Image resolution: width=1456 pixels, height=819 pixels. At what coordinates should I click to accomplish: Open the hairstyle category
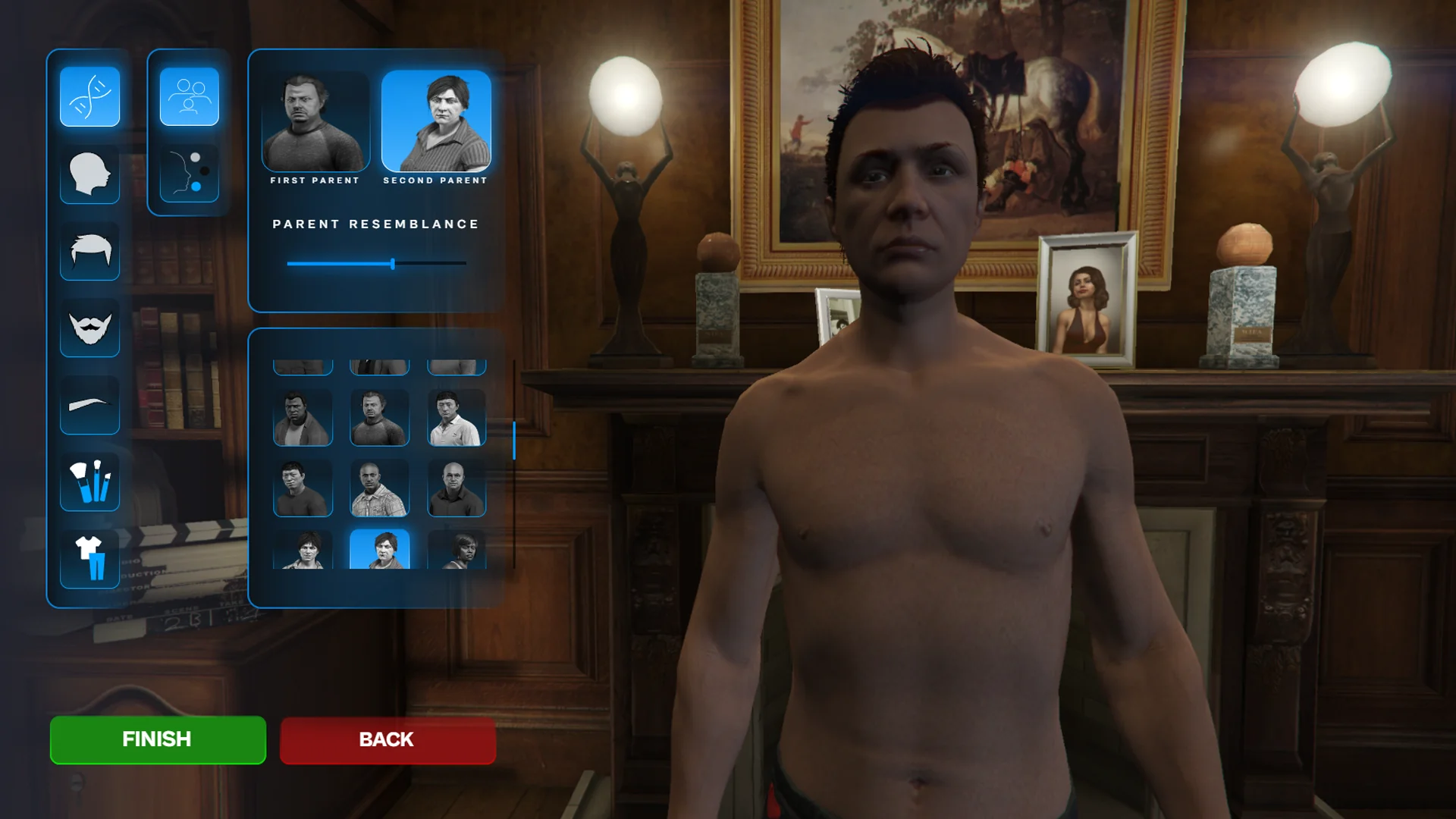[x=89, y=251]
